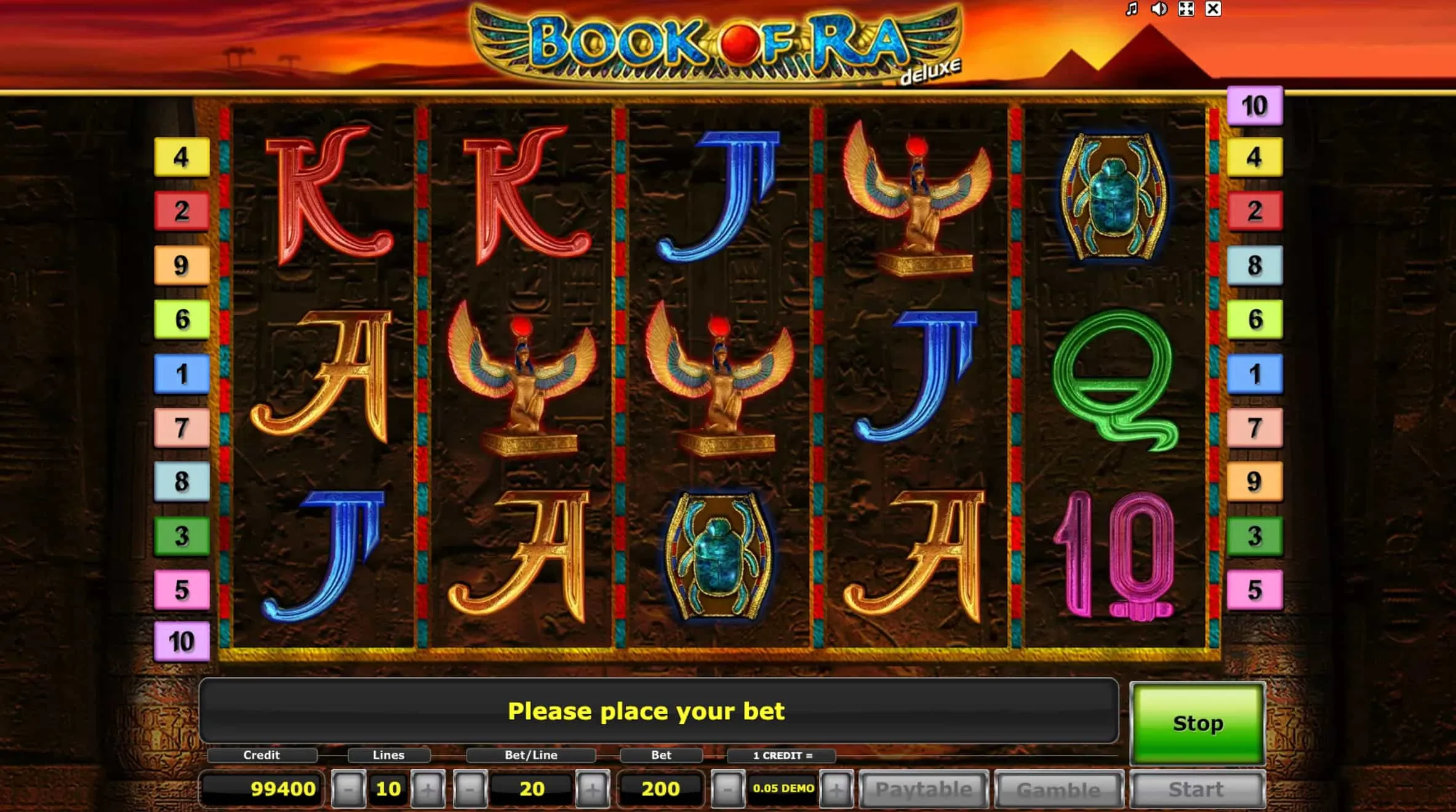Screen dimensions: 1456x812
Task: Select the blue scarab symbol on reel five
Action: (1114, 196)
